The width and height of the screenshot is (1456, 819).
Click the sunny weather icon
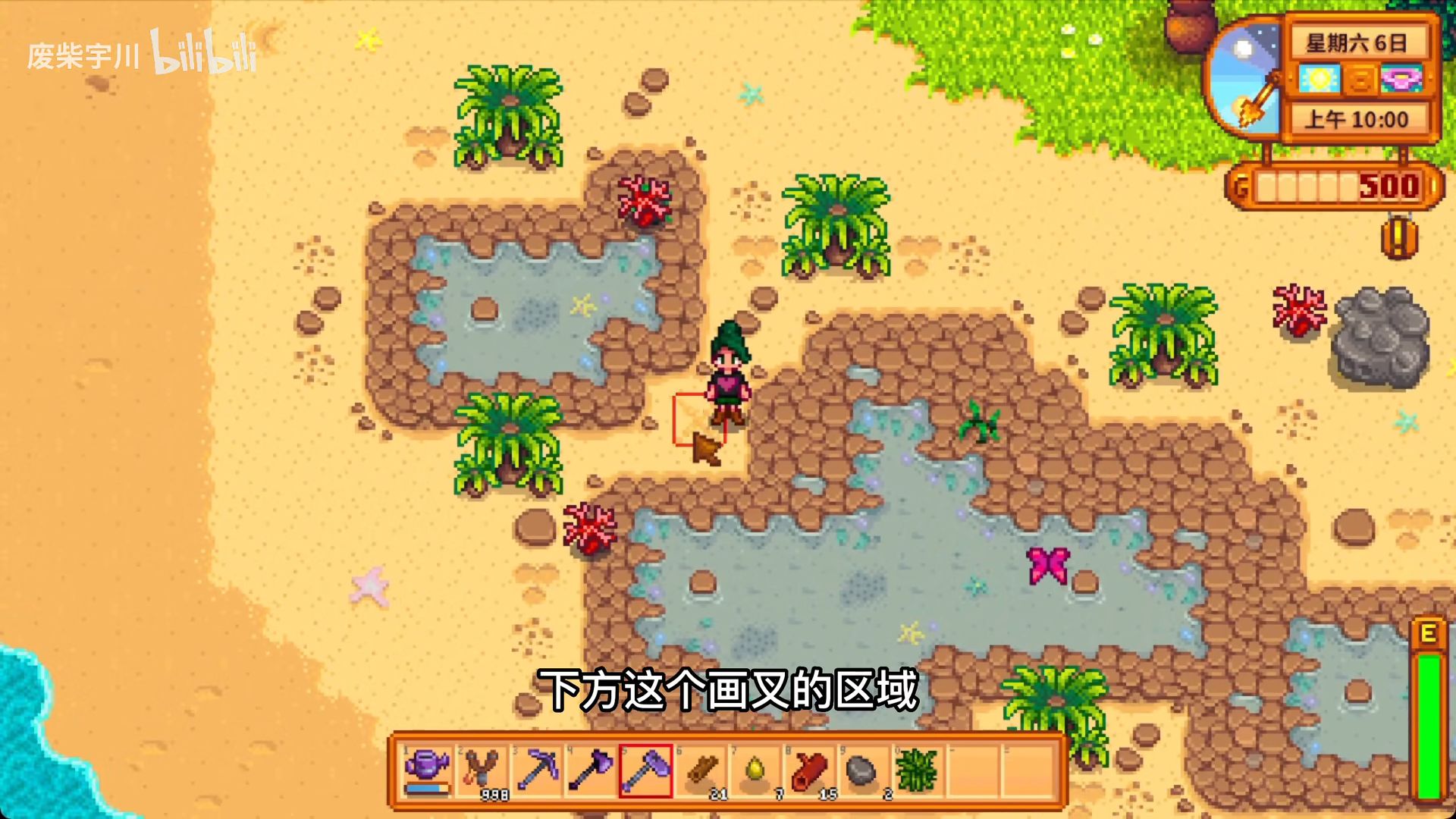(1319, 79)
